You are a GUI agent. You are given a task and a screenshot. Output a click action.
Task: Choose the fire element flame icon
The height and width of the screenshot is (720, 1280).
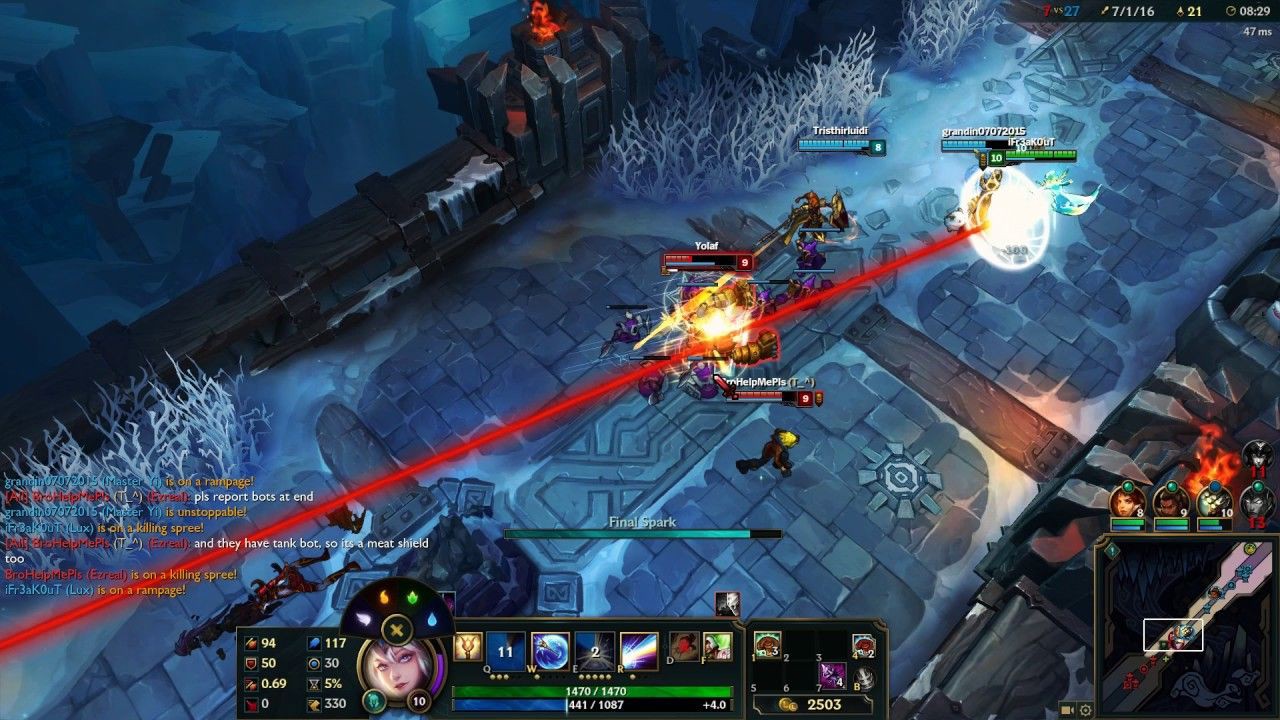point(383,598)
